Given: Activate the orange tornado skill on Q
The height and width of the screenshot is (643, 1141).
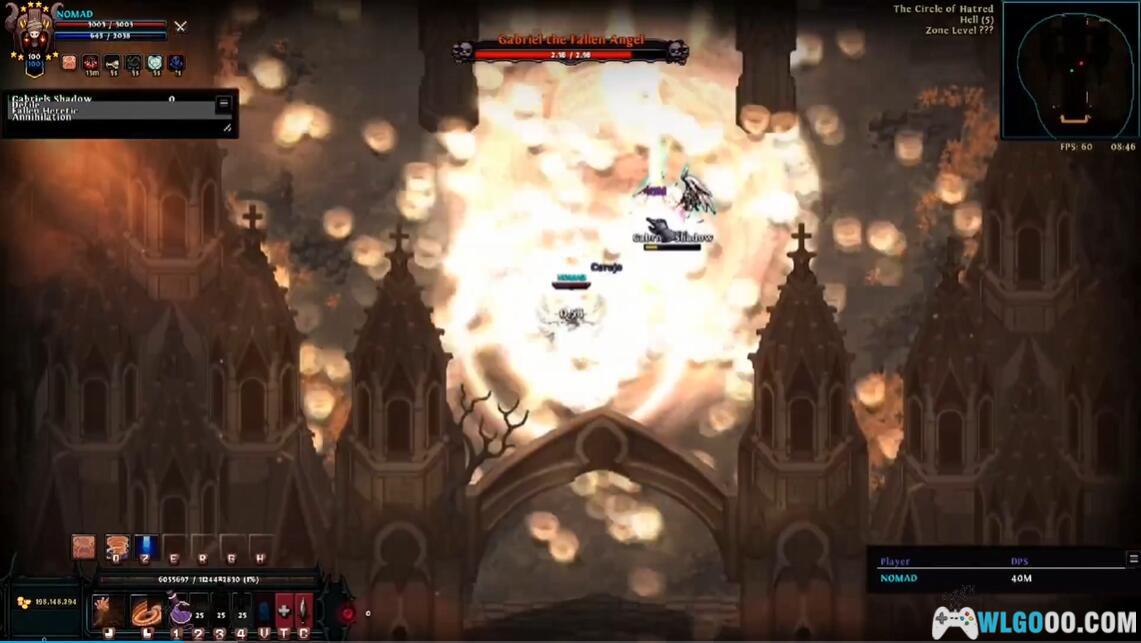Looking at the screenshot, I should click(x=117, y=547).
